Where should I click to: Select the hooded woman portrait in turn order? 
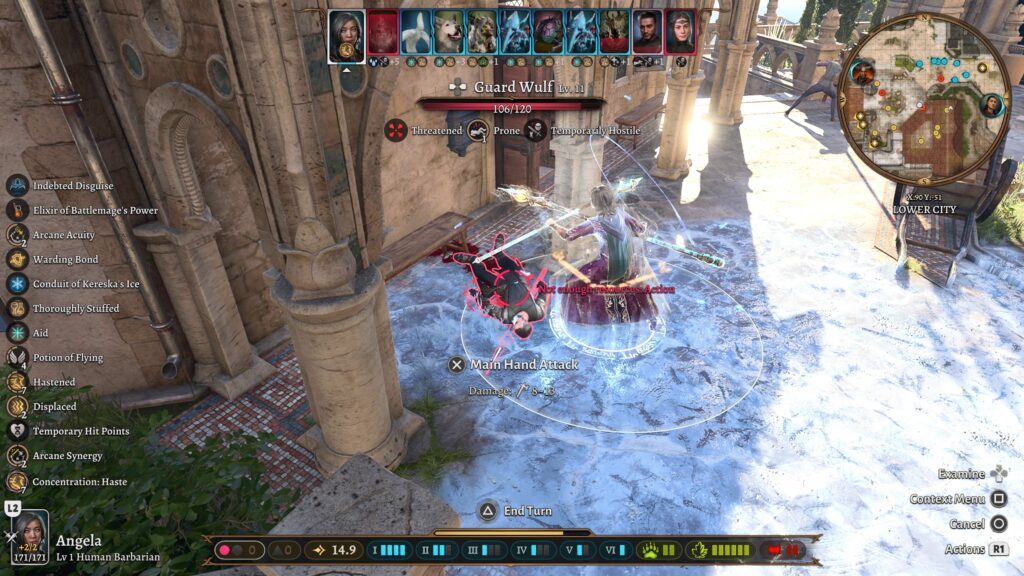tap(680, 32)
